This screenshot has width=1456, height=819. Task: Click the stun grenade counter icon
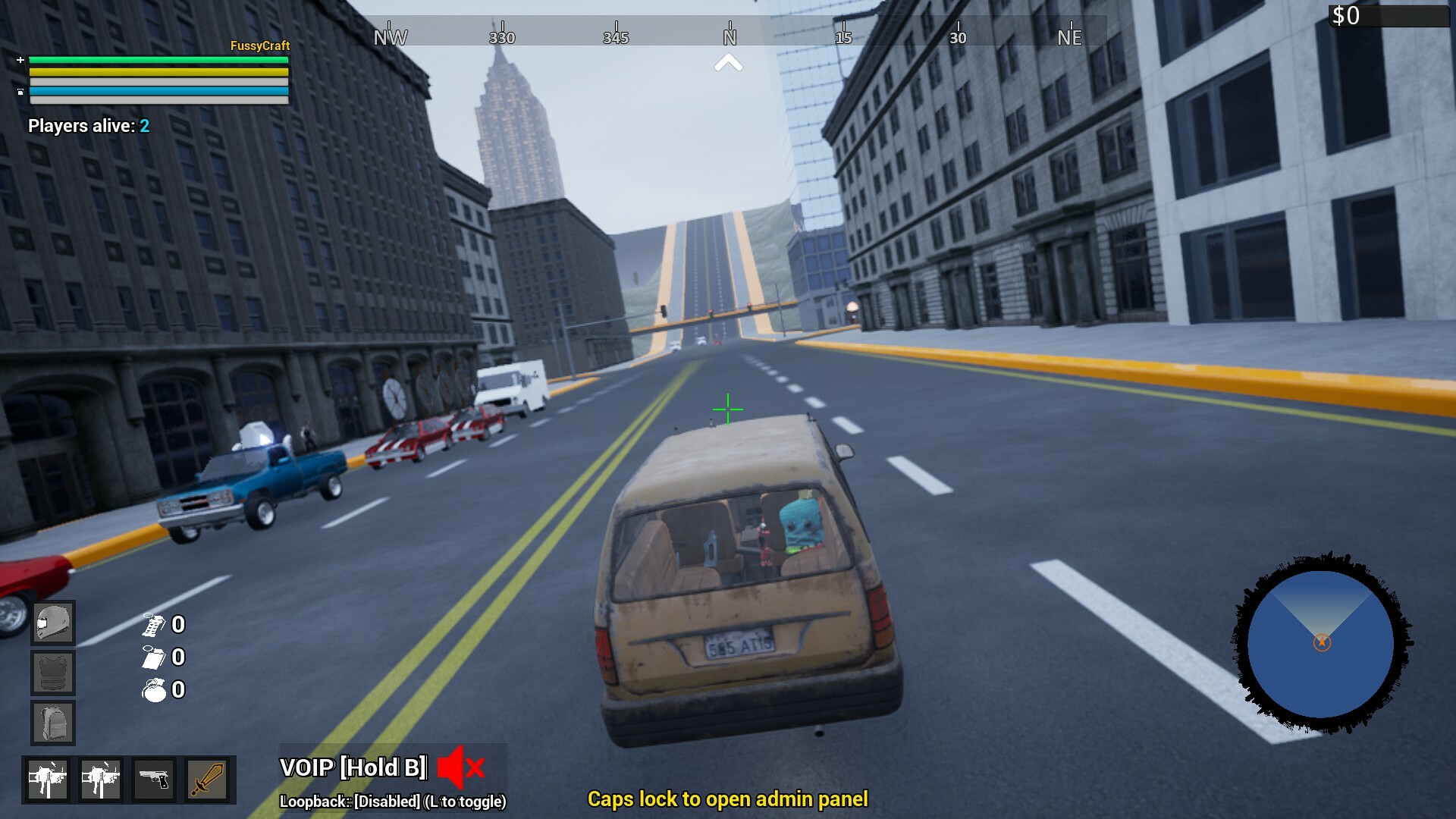click(x=154, y=626)
